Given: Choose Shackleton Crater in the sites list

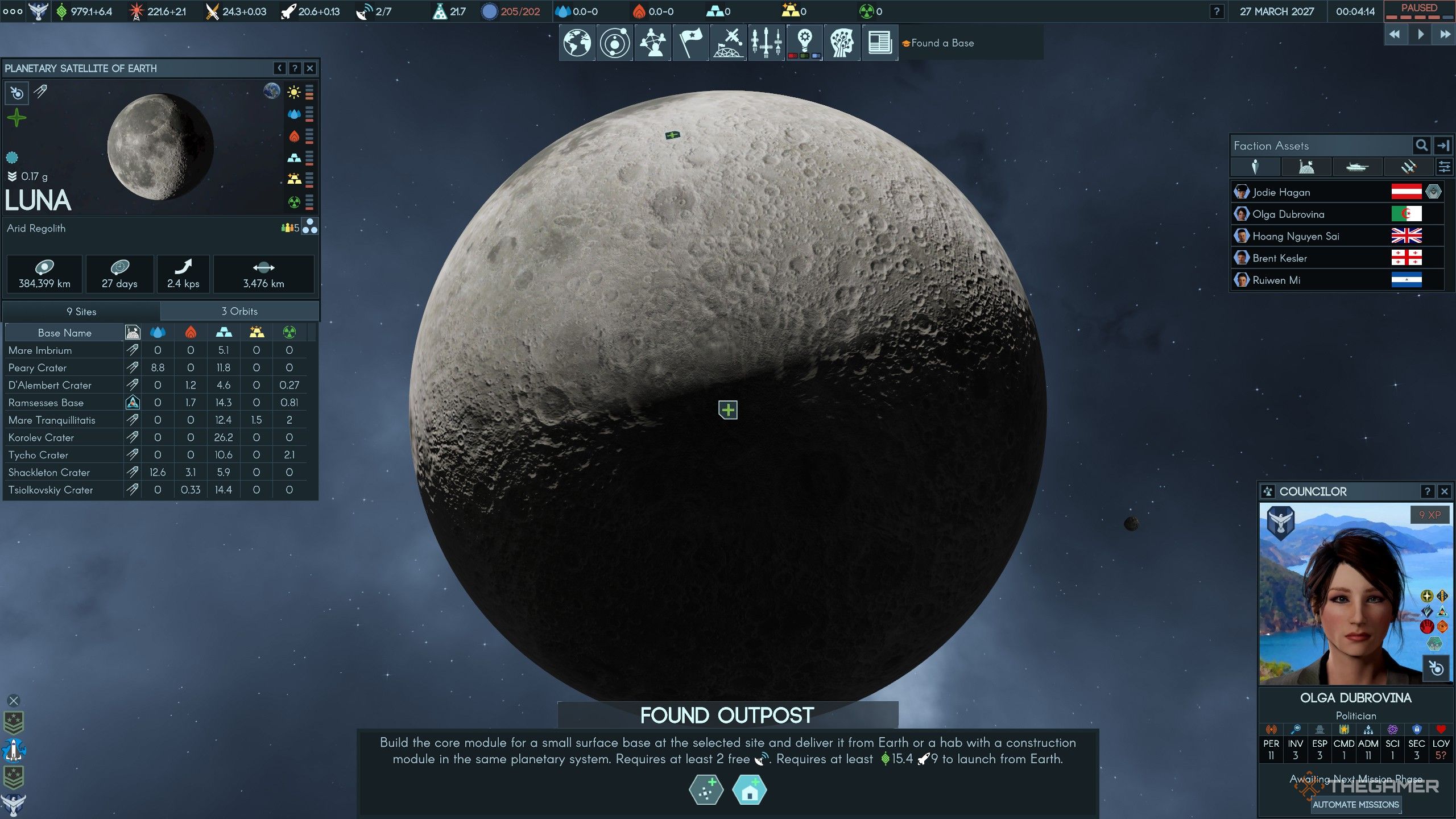Looking at the screenshot, I should [49, 472].
